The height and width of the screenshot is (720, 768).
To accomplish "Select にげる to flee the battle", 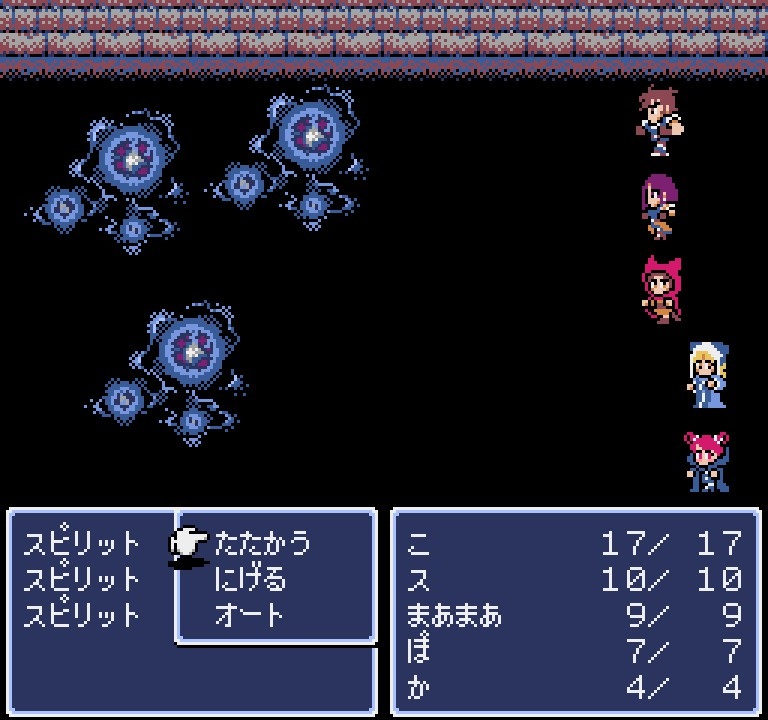I will 250,579.
